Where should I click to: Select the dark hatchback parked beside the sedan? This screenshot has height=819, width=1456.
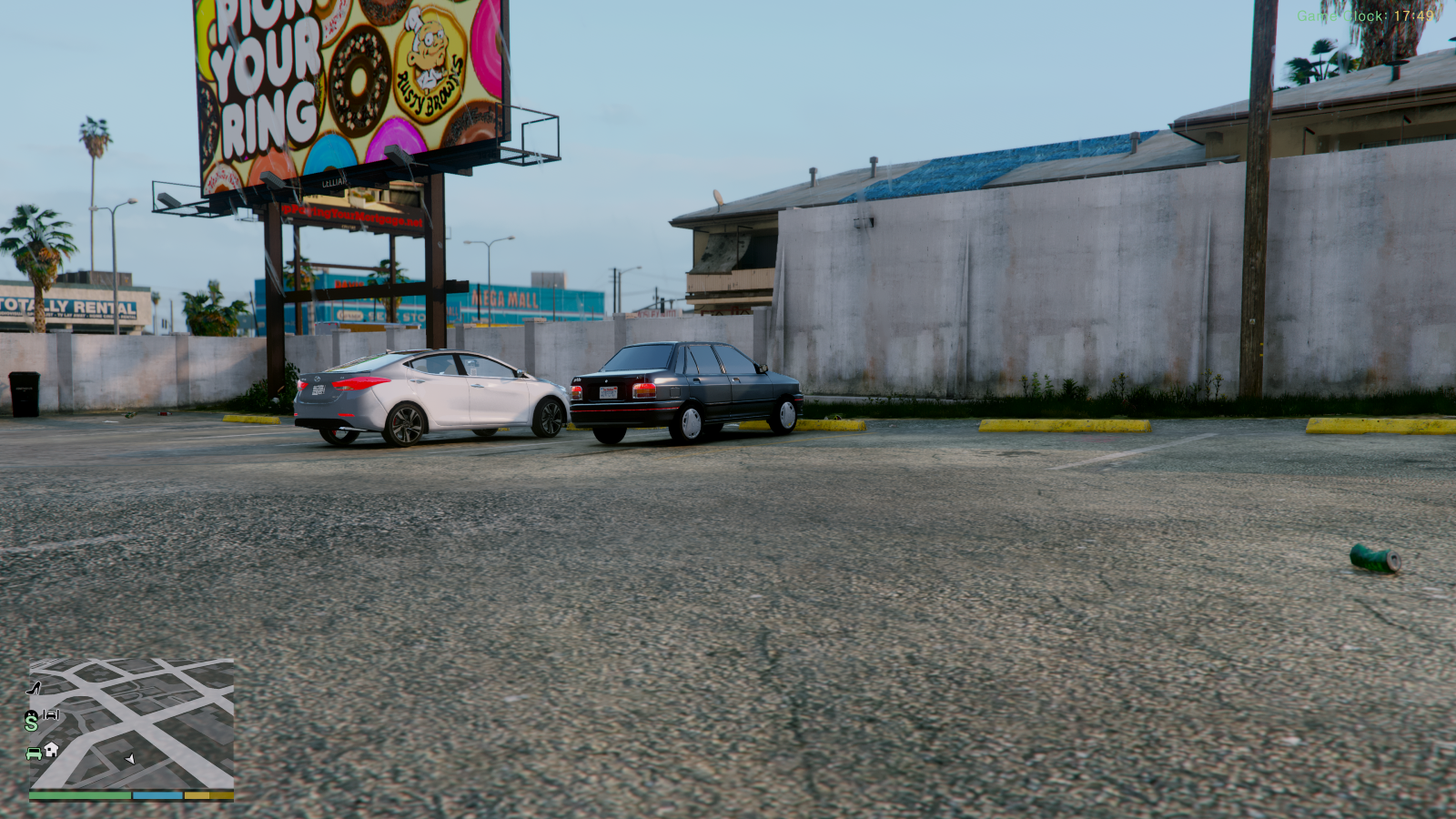coord(682,391)
